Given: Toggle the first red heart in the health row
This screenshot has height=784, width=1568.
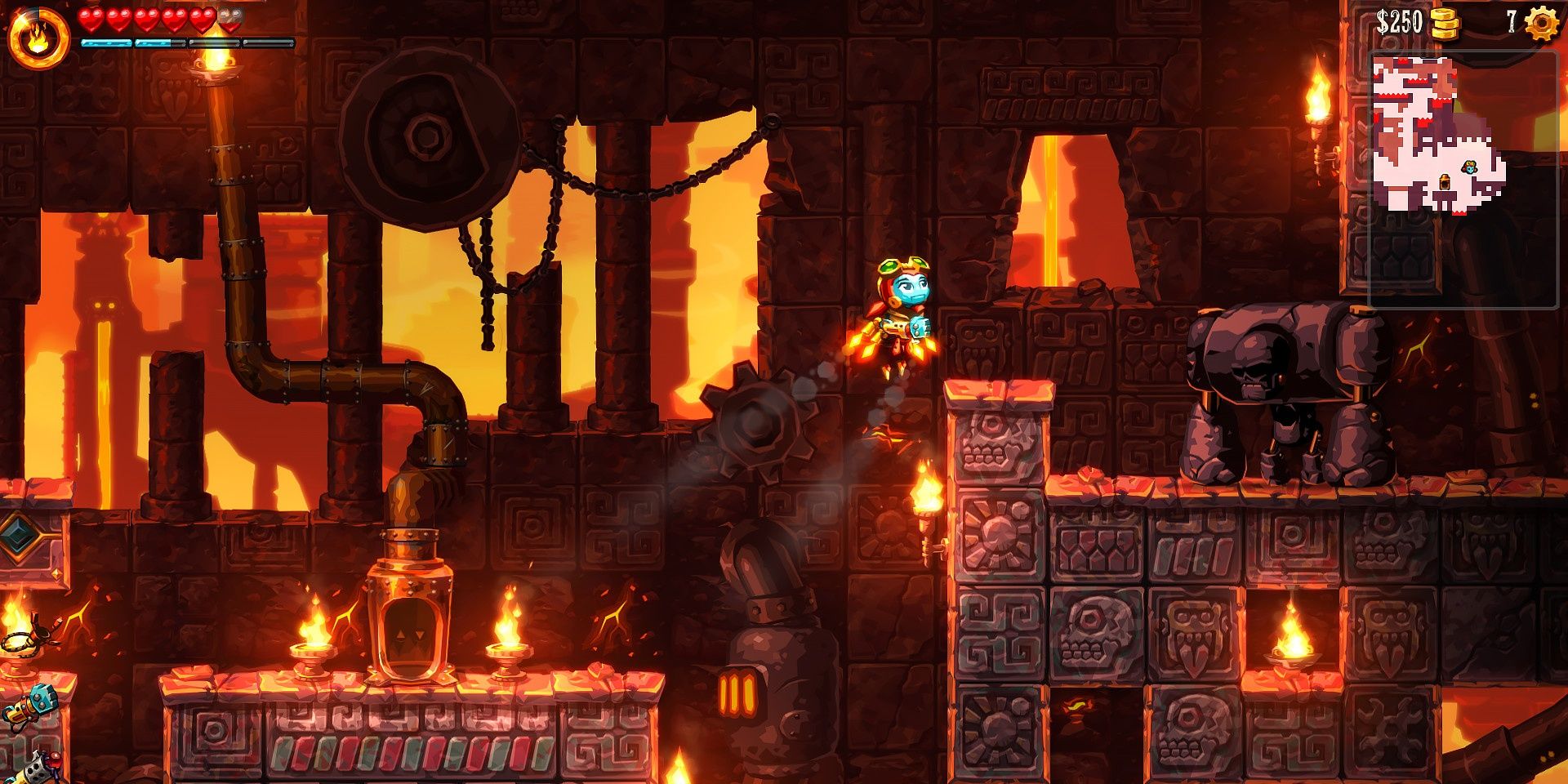Looking at the screenshot, I should tap(90, 19).
